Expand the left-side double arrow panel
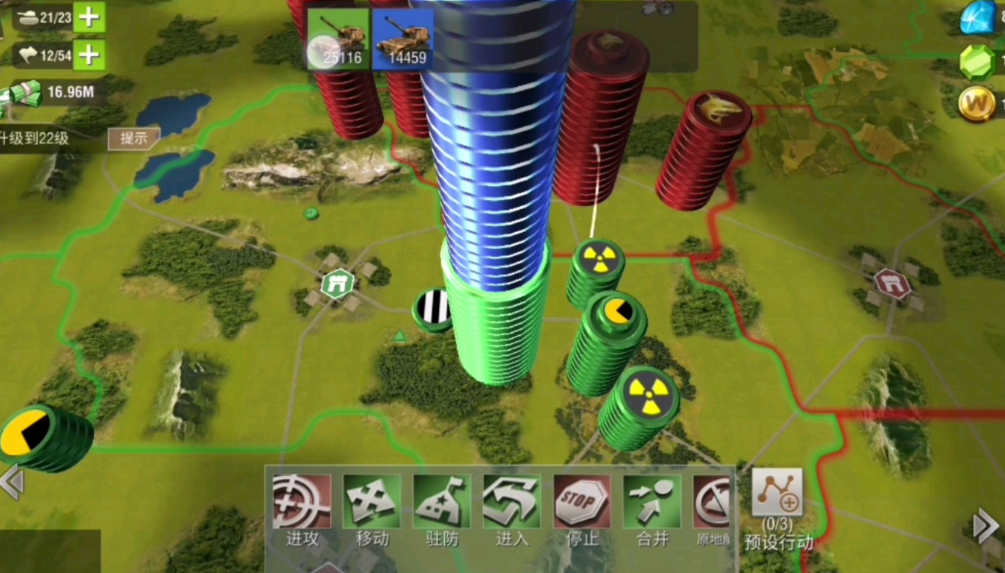 tap(12, 482)
